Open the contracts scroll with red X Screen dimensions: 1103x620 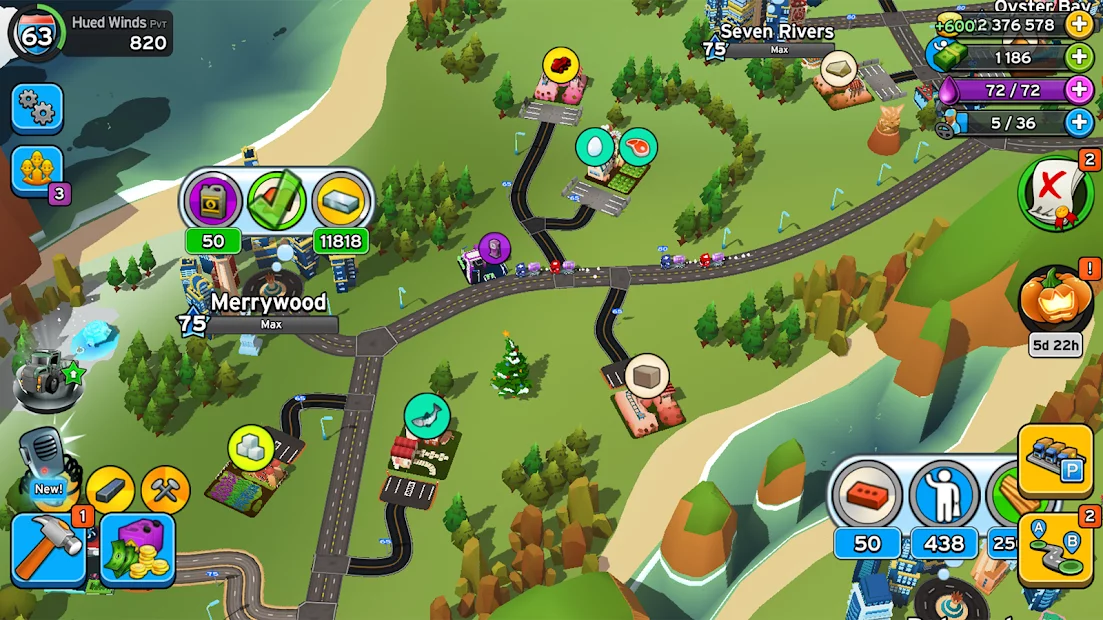click(1055, 193)
